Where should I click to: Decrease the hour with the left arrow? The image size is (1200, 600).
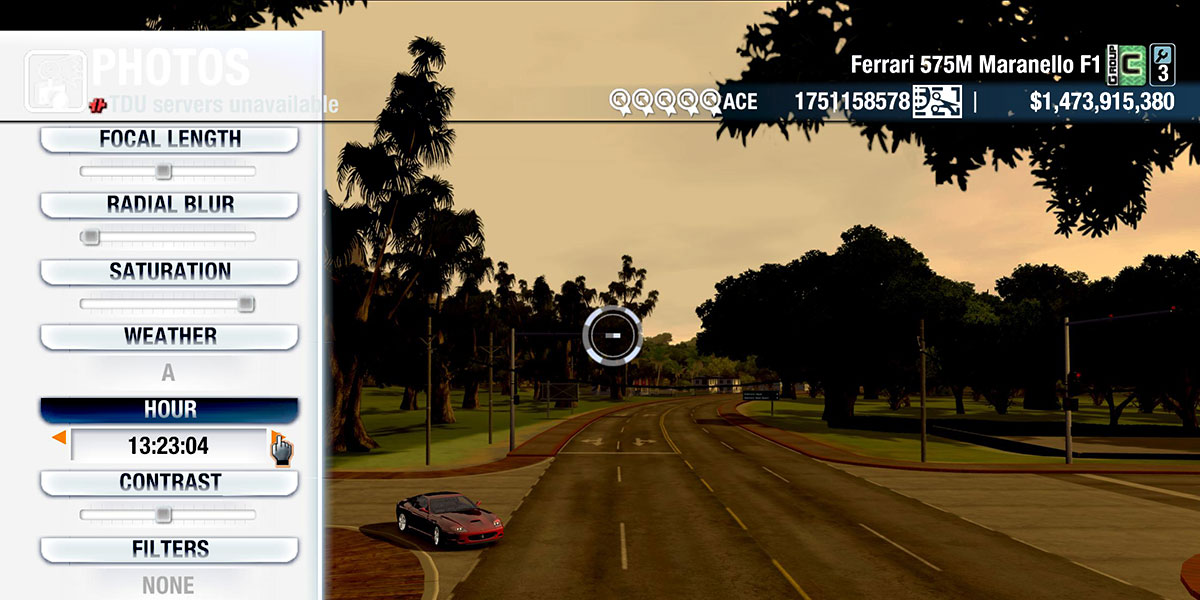coord(60,438)
